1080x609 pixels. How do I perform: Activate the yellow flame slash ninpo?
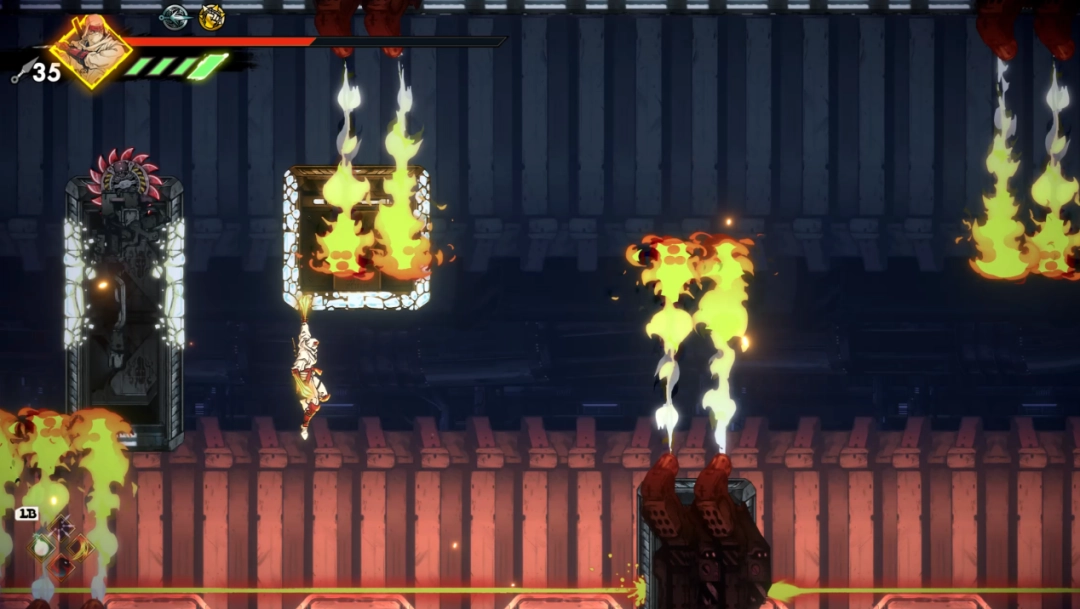click(x=81, y=547)
